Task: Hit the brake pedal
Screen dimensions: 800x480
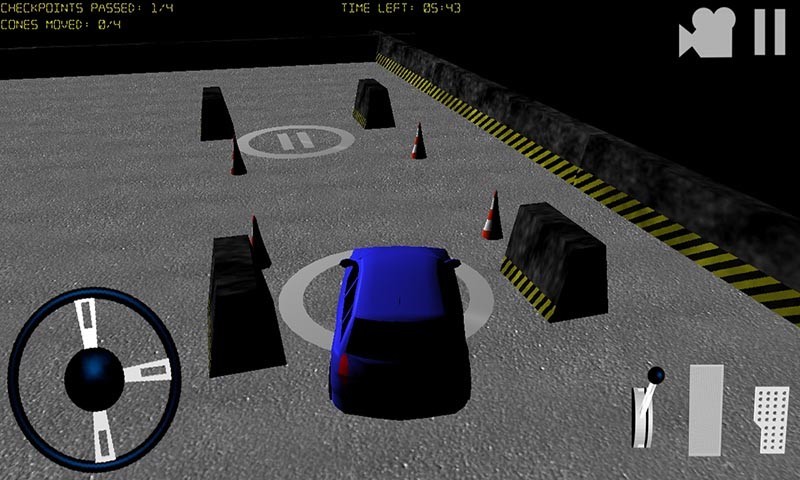Action: point(705,410)
